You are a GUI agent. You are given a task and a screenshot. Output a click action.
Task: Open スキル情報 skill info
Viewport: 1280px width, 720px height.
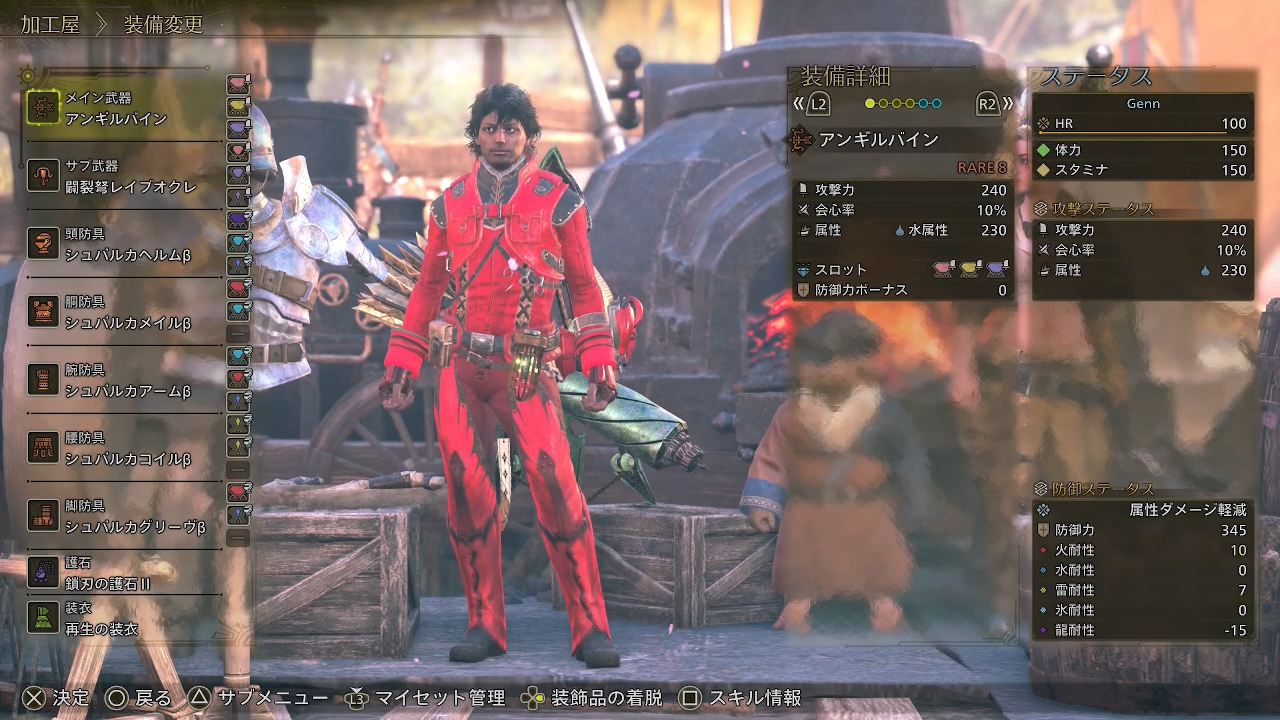741,698
